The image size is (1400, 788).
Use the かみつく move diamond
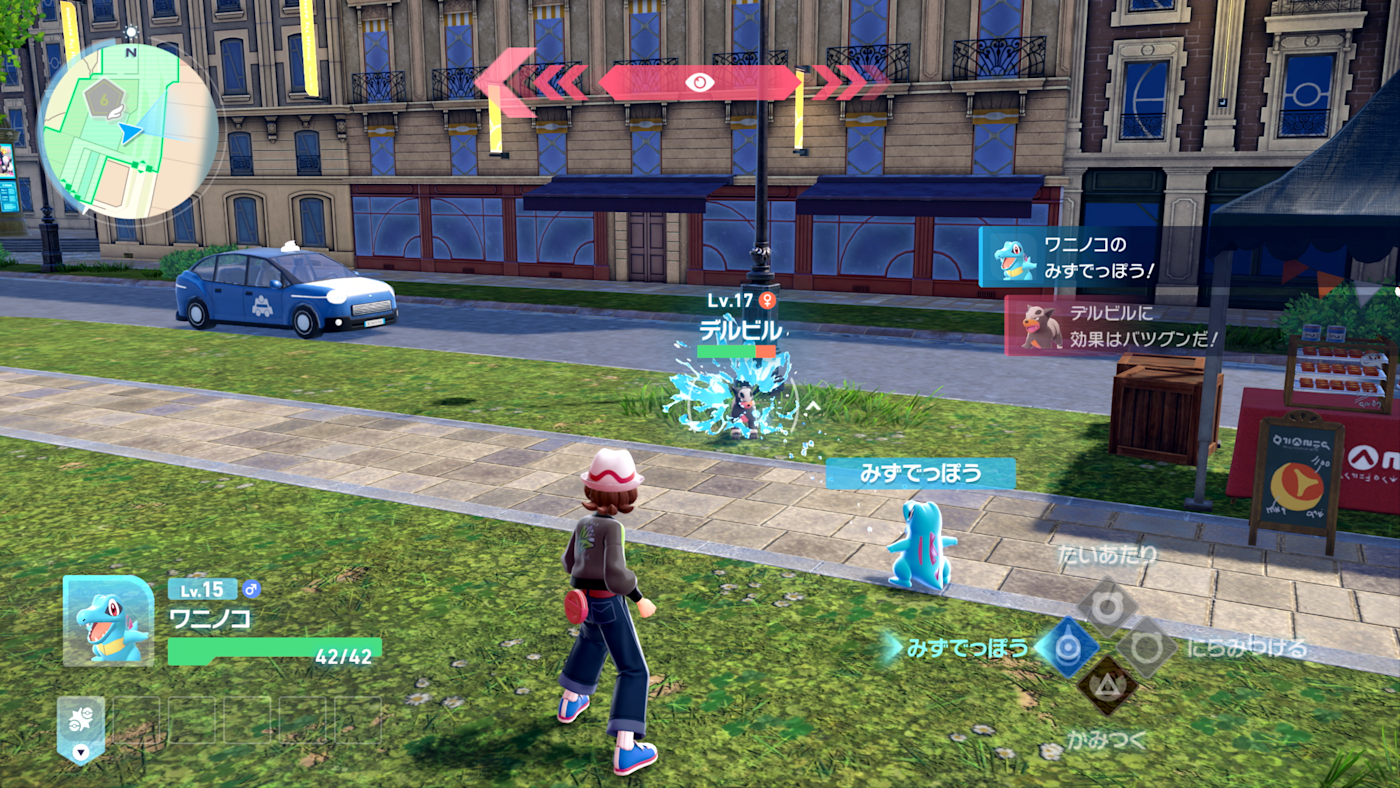(x=1107, y=685)
